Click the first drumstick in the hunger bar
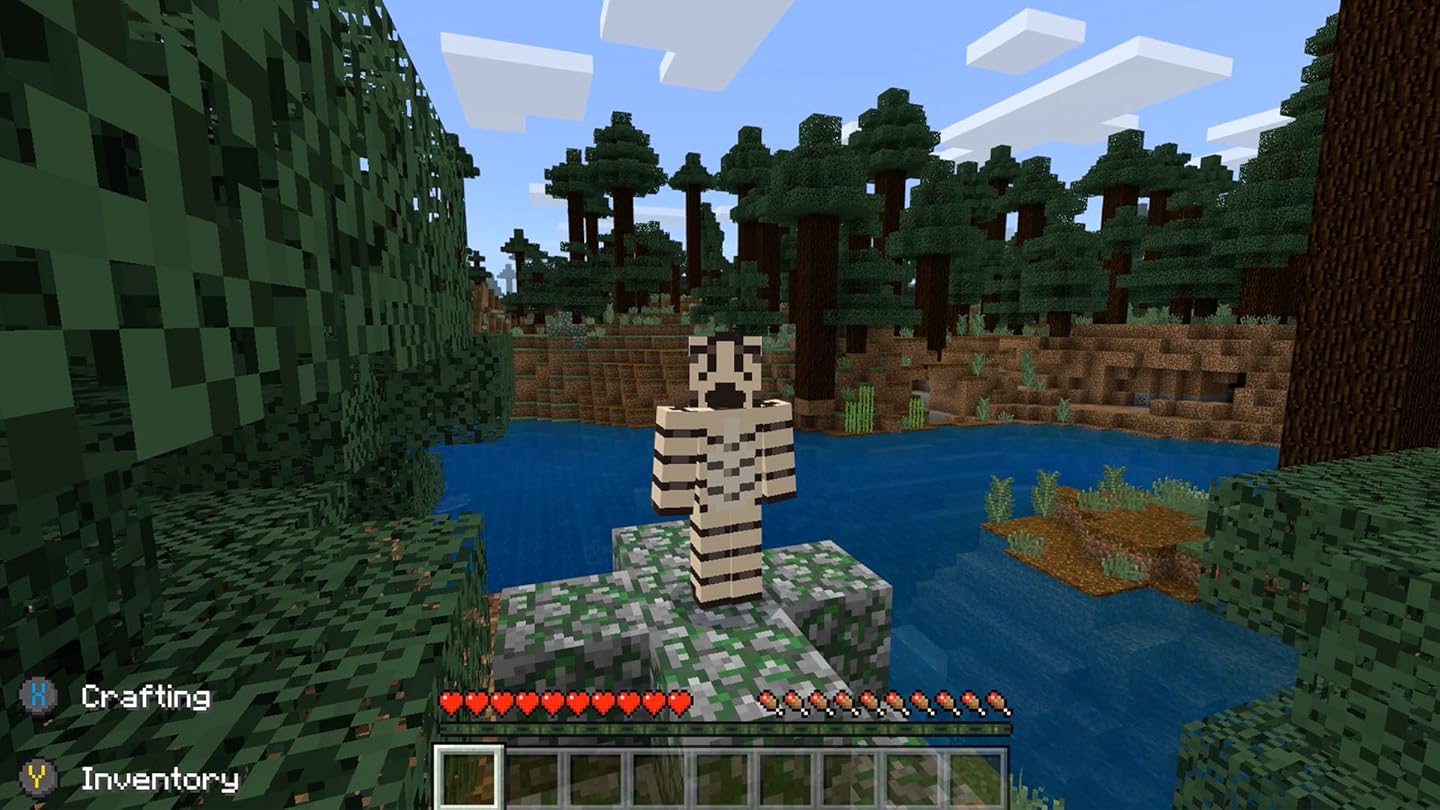Image resolution: width=1440 pixels, height=810 pixels. pyautogui.click(x=772, y=702)
